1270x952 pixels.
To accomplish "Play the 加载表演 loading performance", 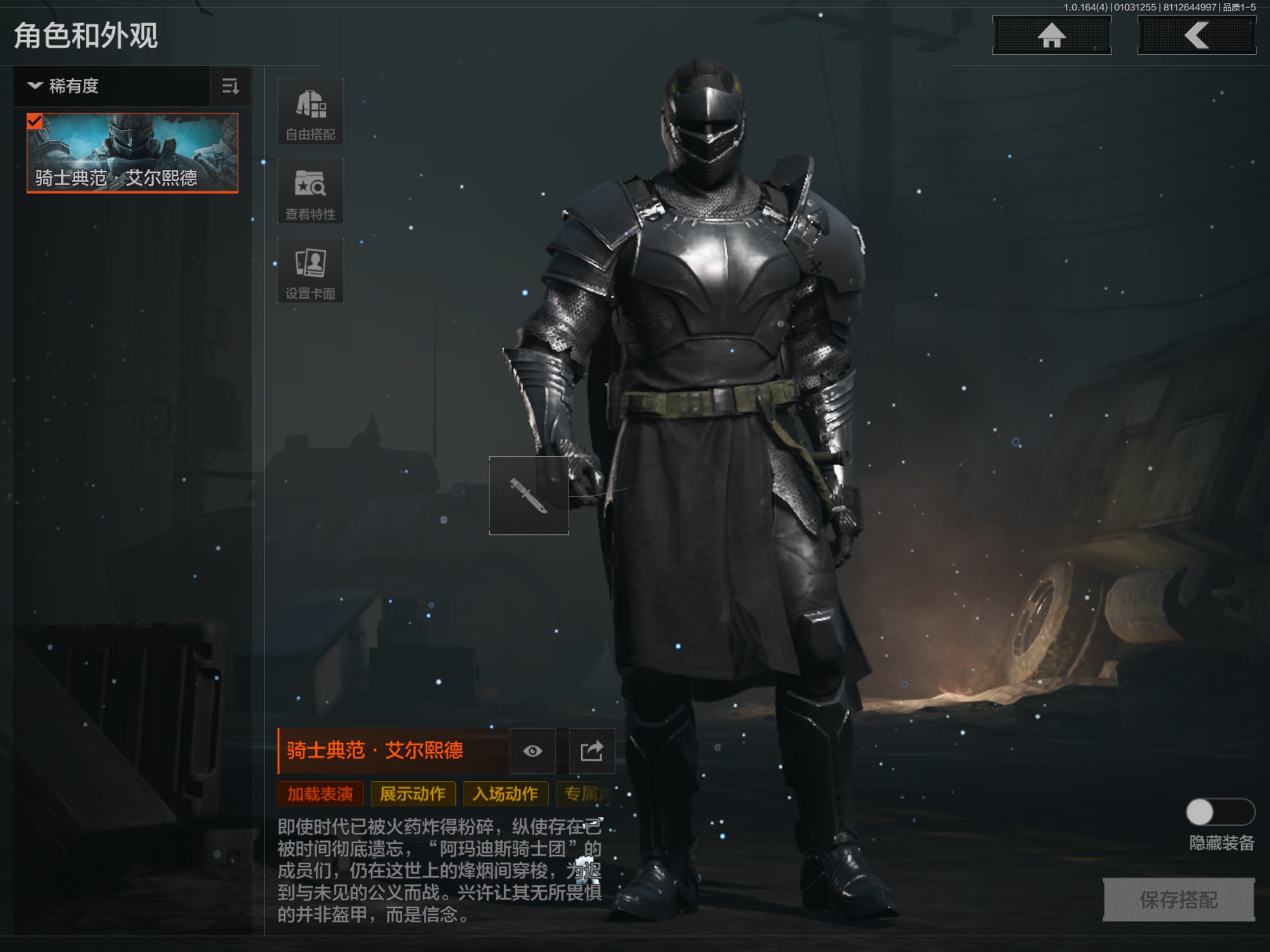I will (320, 794).
